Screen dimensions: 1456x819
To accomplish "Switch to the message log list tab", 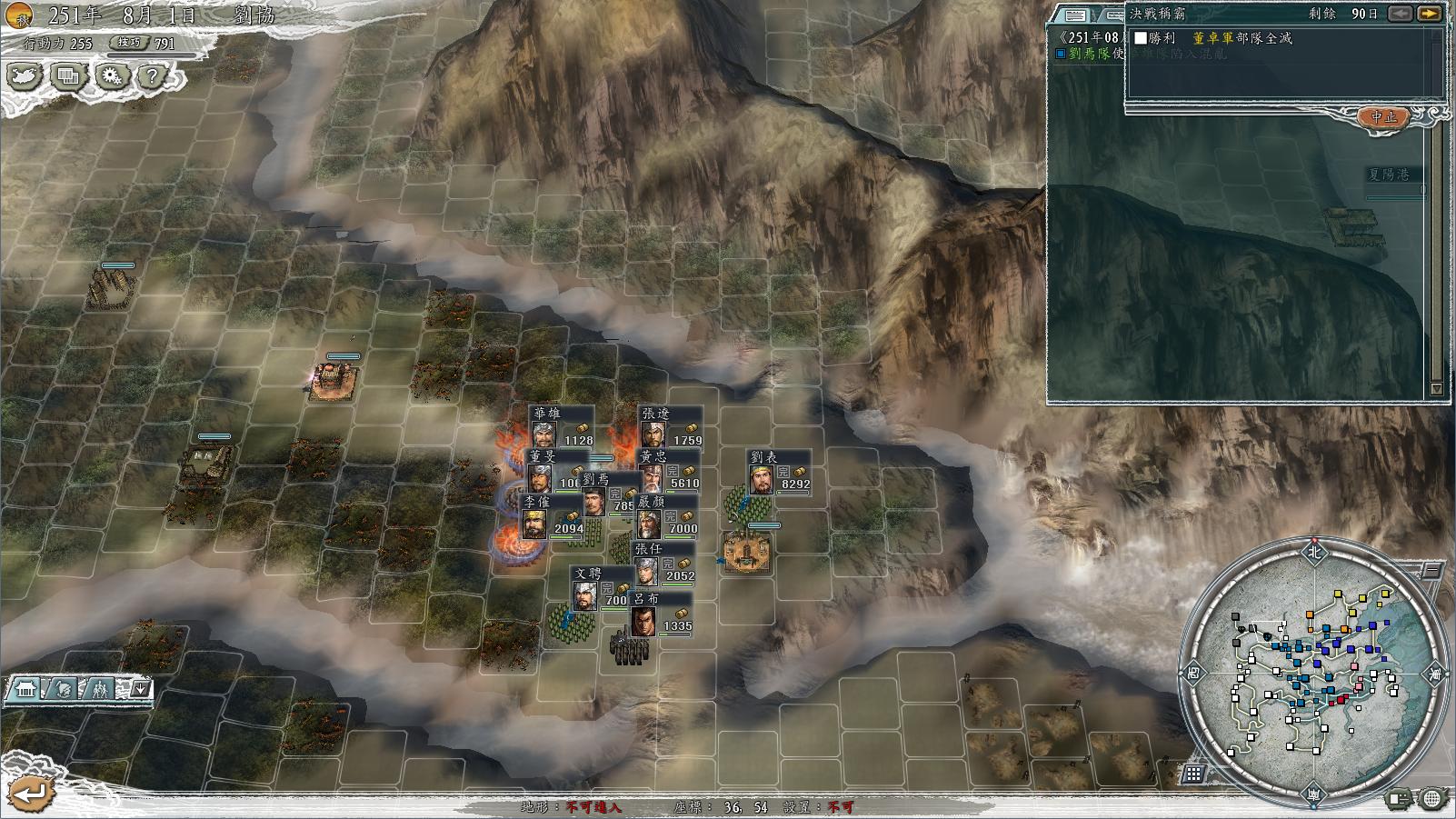I will pos(1077,15).
